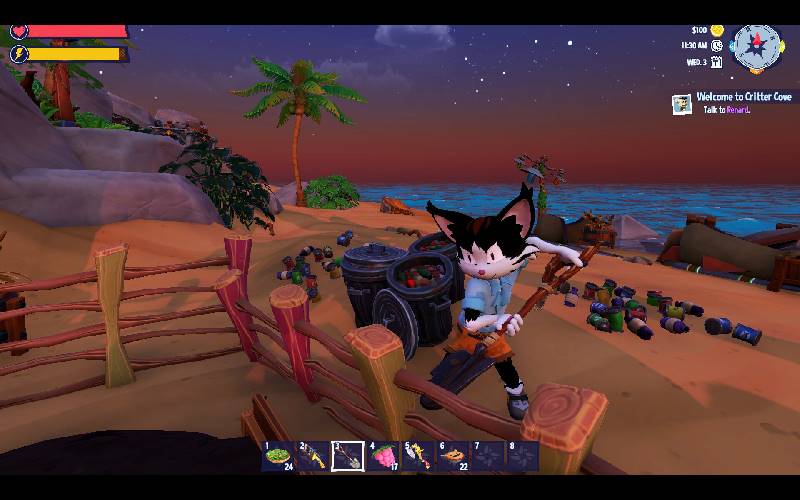Pick the pink berries in slot 4
This screenshot has width=800, height=500.
[382, 457]
